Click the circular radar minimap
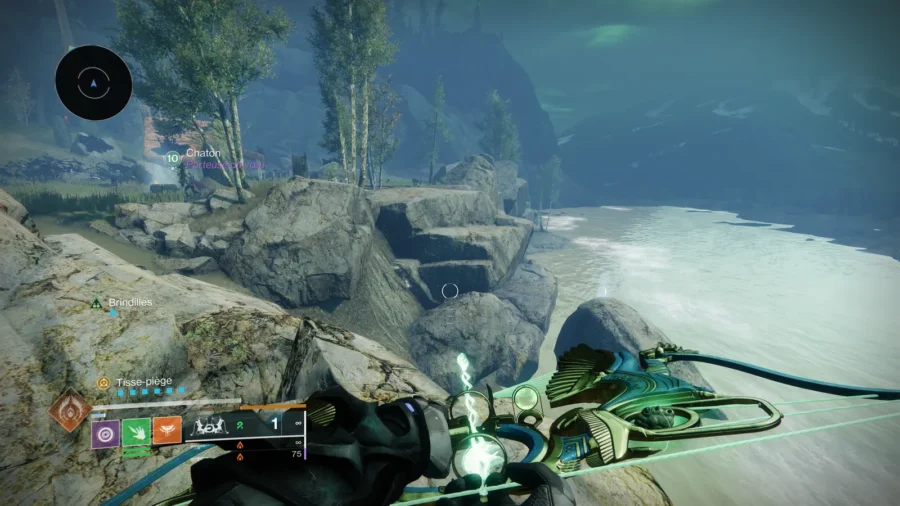Viewport: 900px width, 506px height. click(x=94, y=83)
